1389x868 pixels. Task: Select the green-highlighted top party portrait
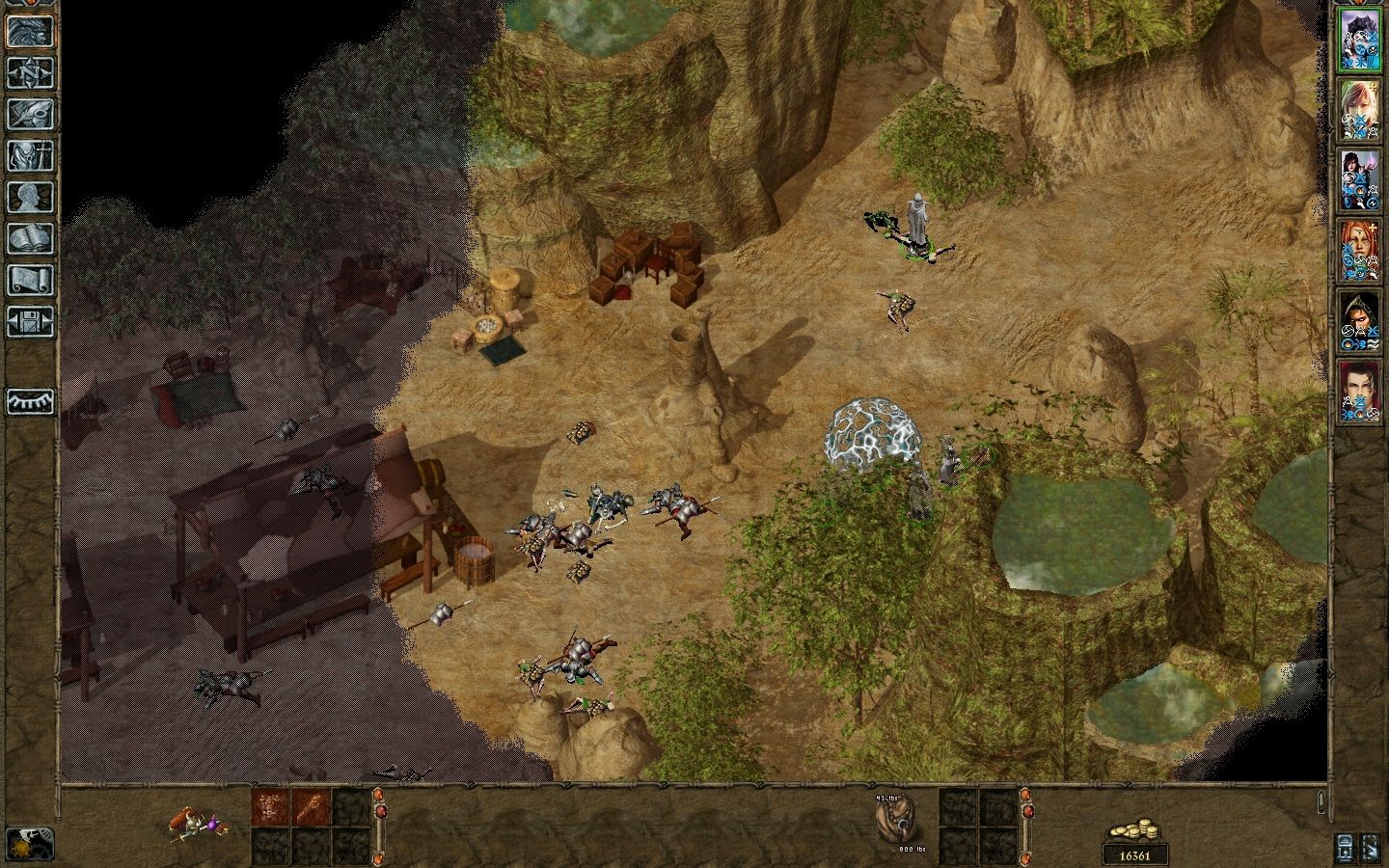tap(1360, 40)
